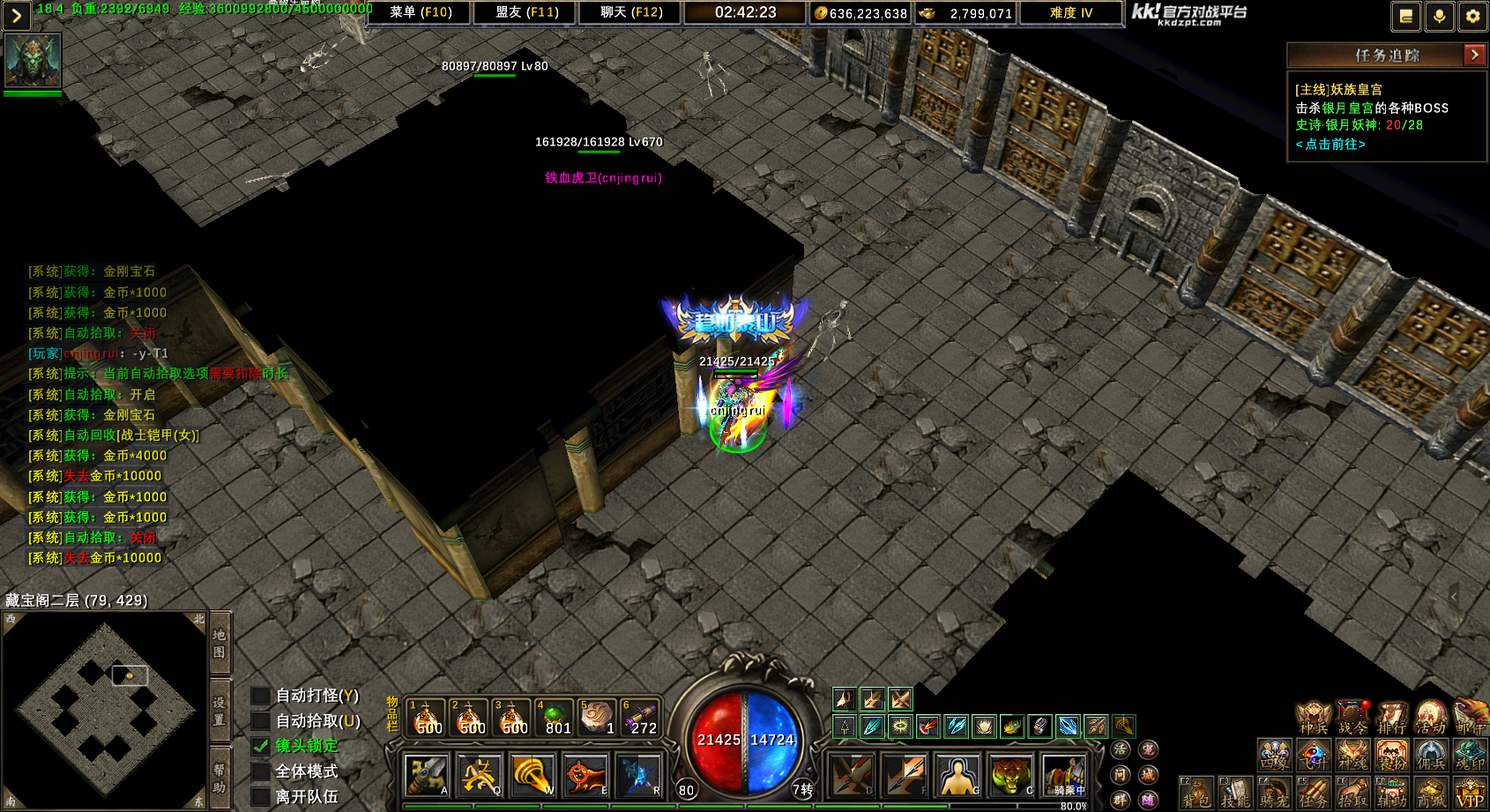Open the 商城 shop

[1430, 793]
